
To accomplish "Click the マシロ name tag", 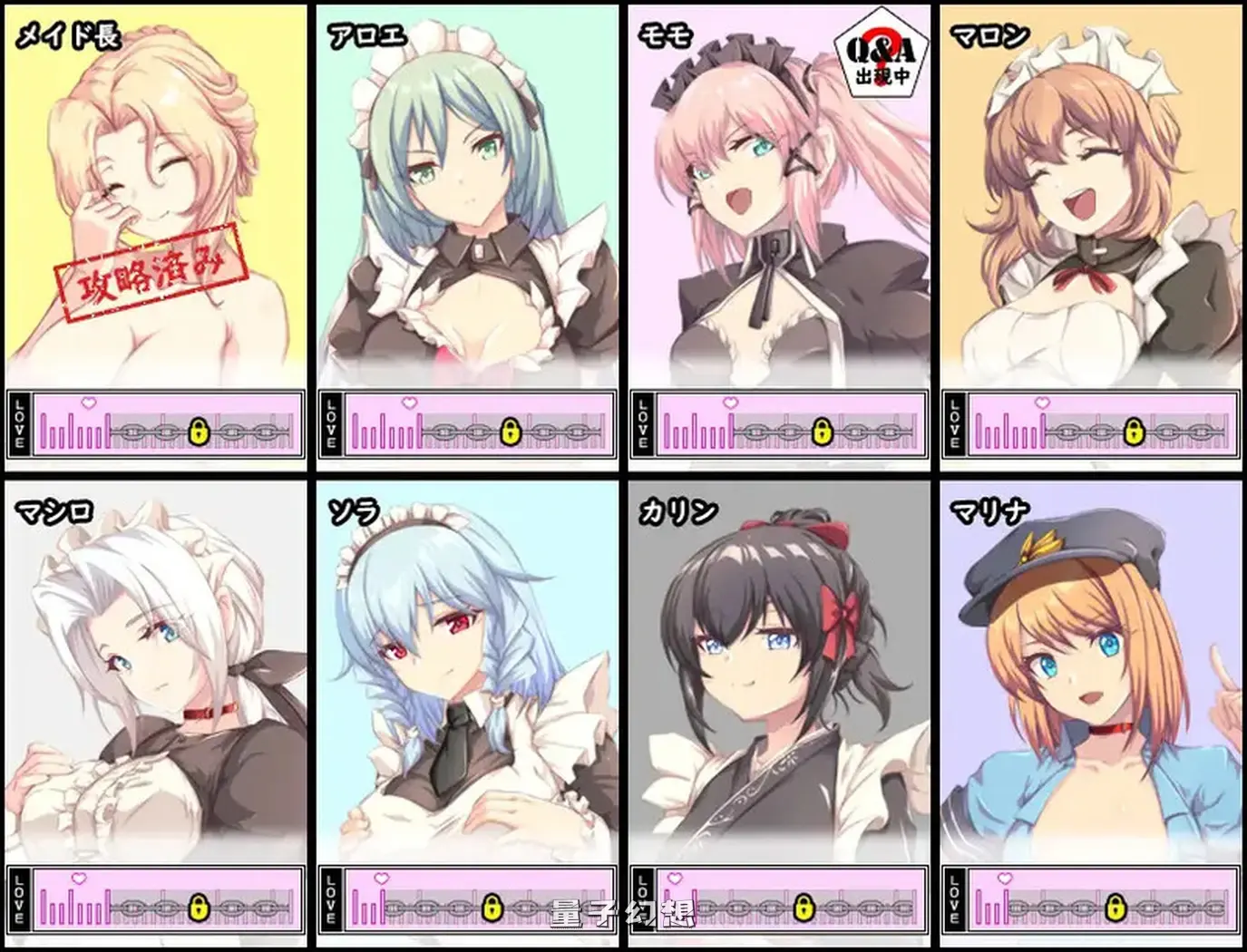I will (x=53, y=510).
